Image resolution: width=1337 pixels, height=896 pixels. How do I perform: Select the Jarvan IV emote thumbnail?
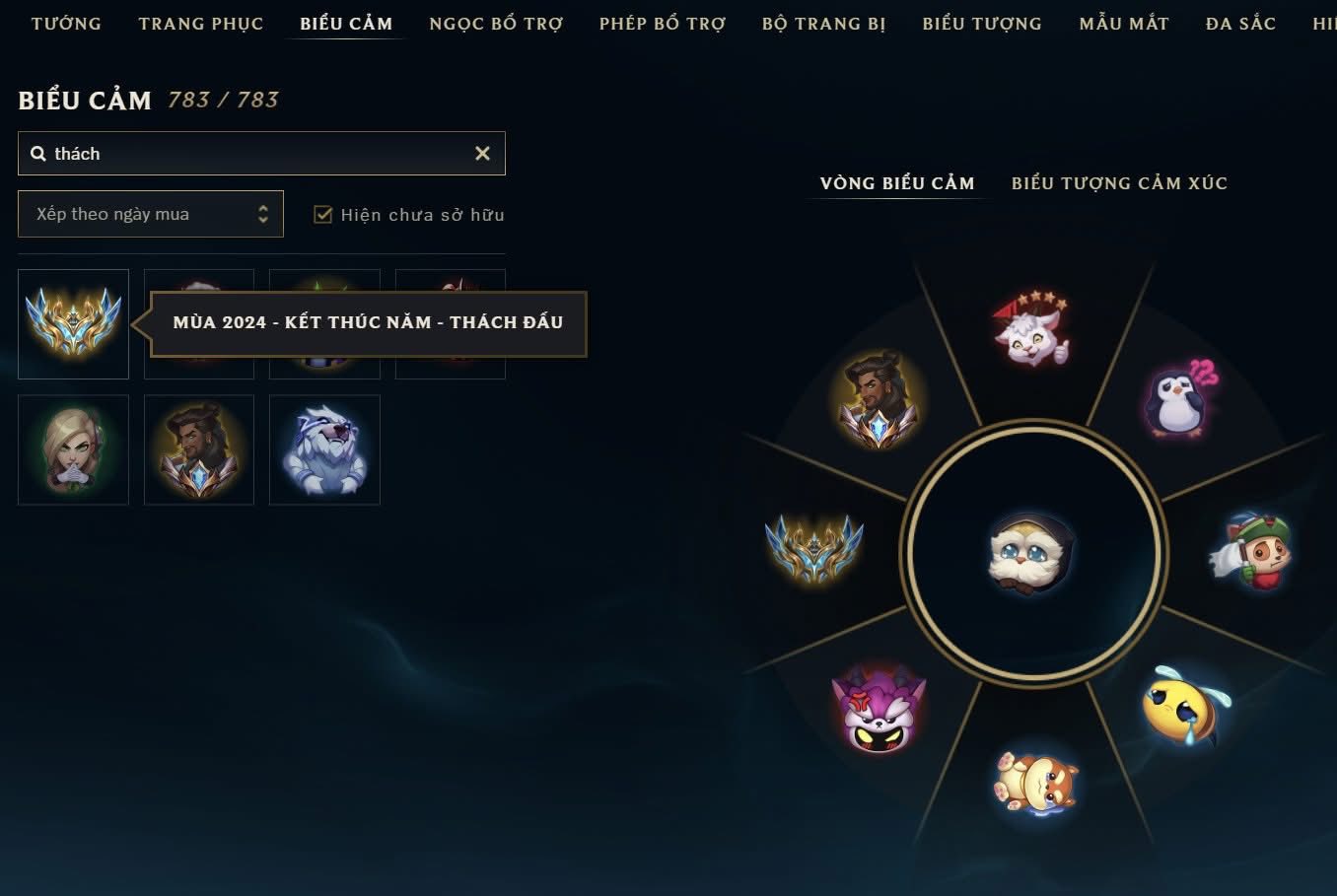tap(199, 450)
